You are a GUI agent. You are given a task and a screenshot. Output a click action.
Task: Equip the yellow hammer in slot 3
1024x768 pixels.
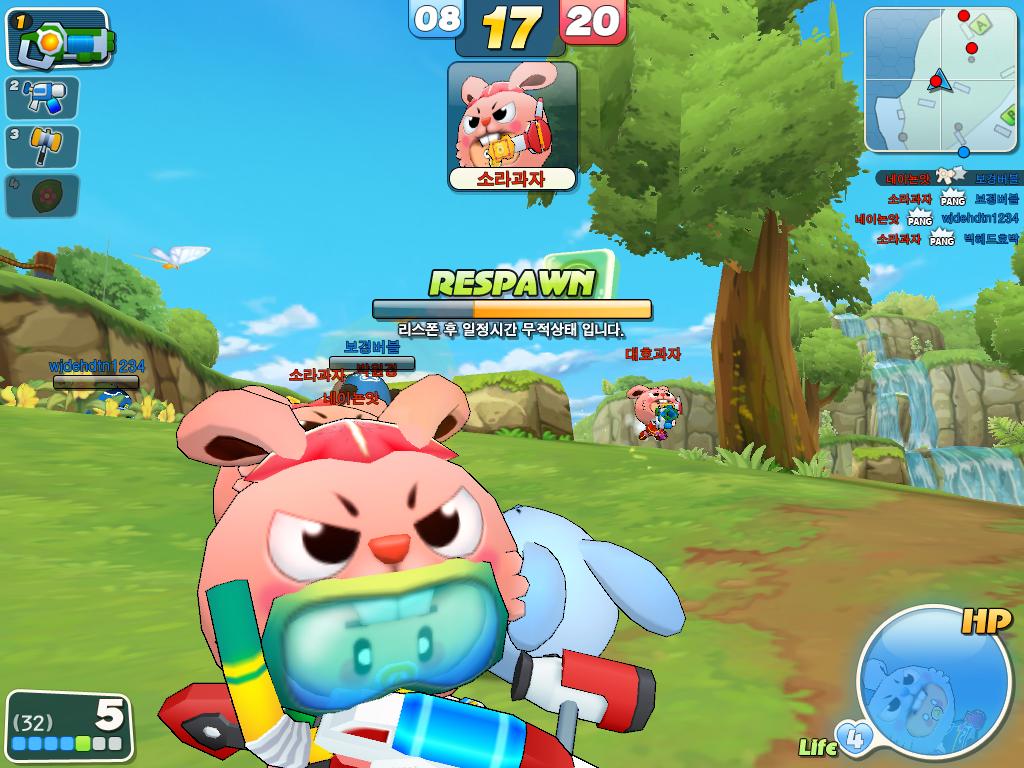[x=42, y=147]
